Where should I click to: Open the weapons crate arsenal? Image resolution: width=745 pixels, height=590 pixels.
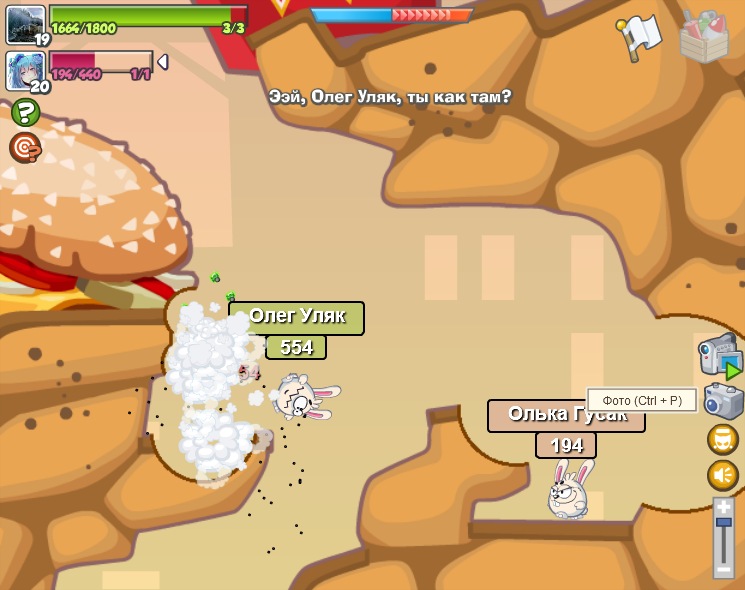tap(703, 37)
